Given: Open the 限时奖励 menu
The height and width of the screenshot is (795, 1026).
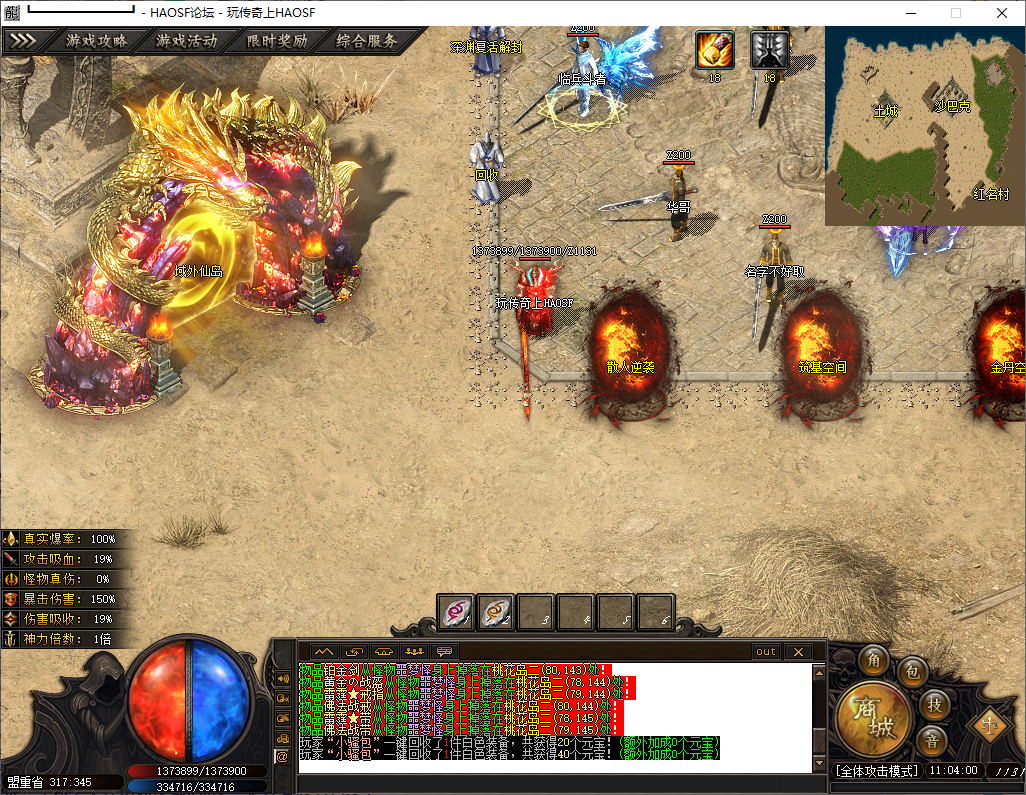Looking at the screenshot, I should pyautogui.click(x=277, y=41).
